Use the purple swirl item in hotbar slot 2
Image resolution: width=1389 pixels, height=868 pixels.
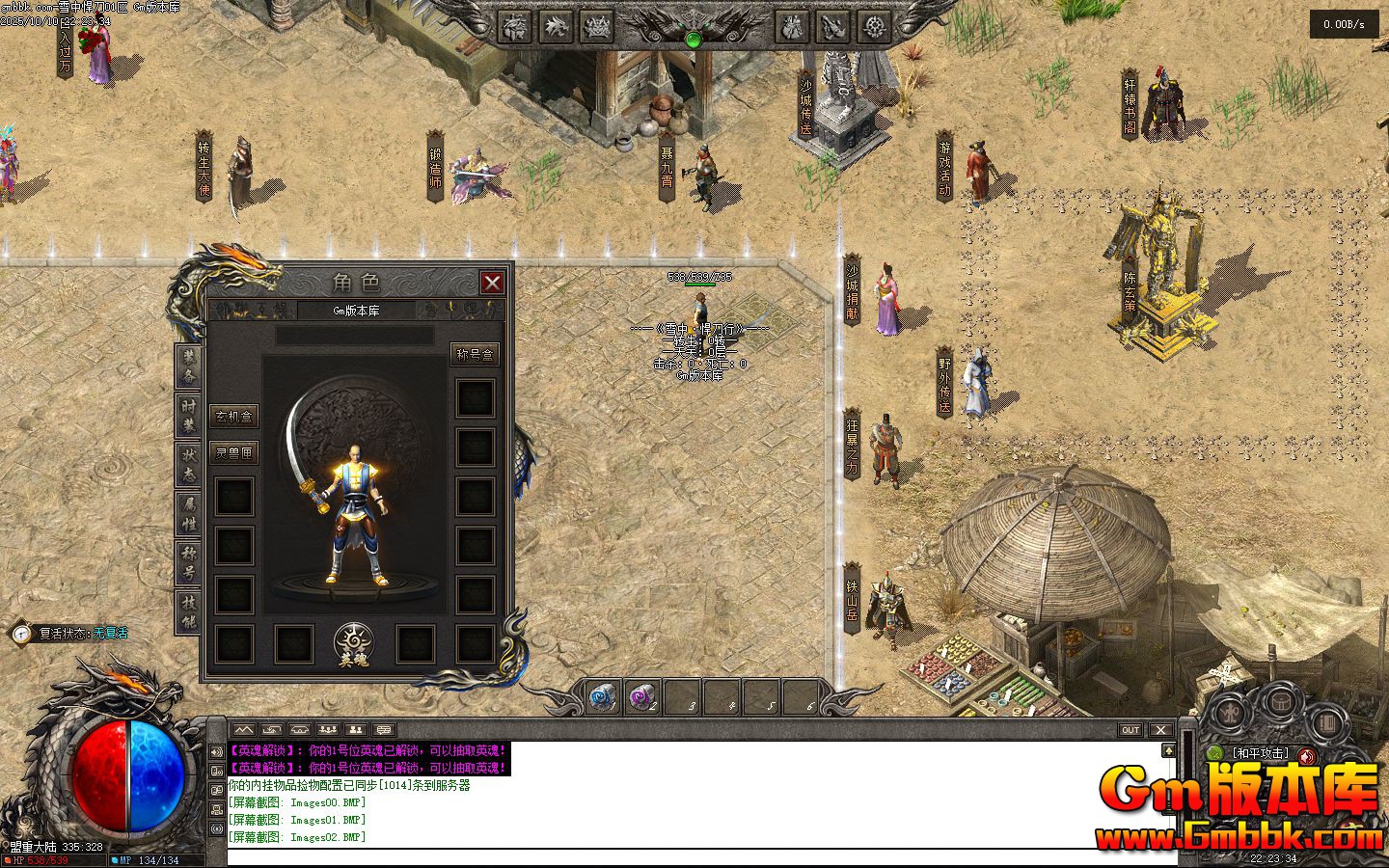[x=642, y=696]
